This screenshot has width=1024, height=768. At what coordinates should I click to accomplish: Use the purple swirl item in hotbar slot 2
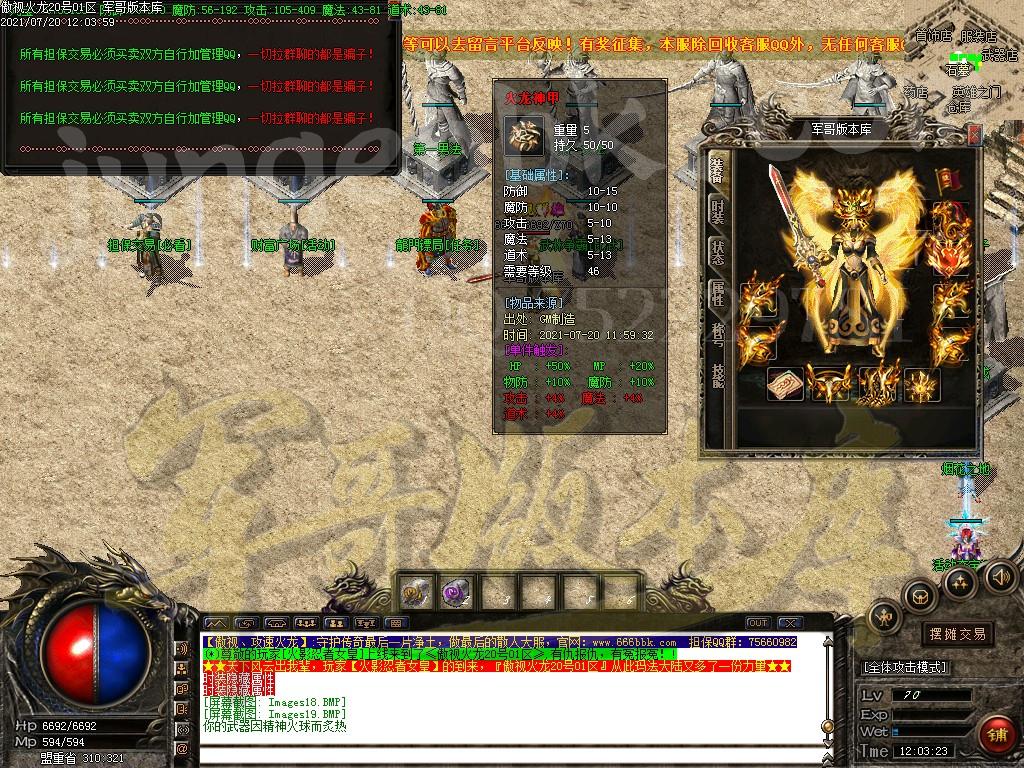click(453, 593)
